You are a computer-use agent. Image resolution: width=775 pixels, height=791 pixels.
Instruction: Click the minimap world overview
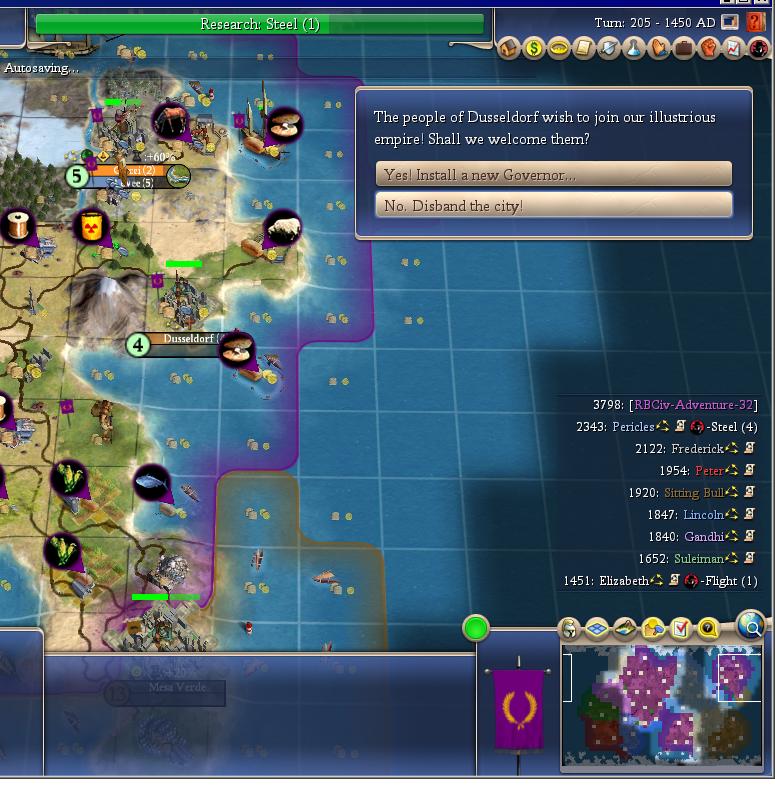click(662, 705)
